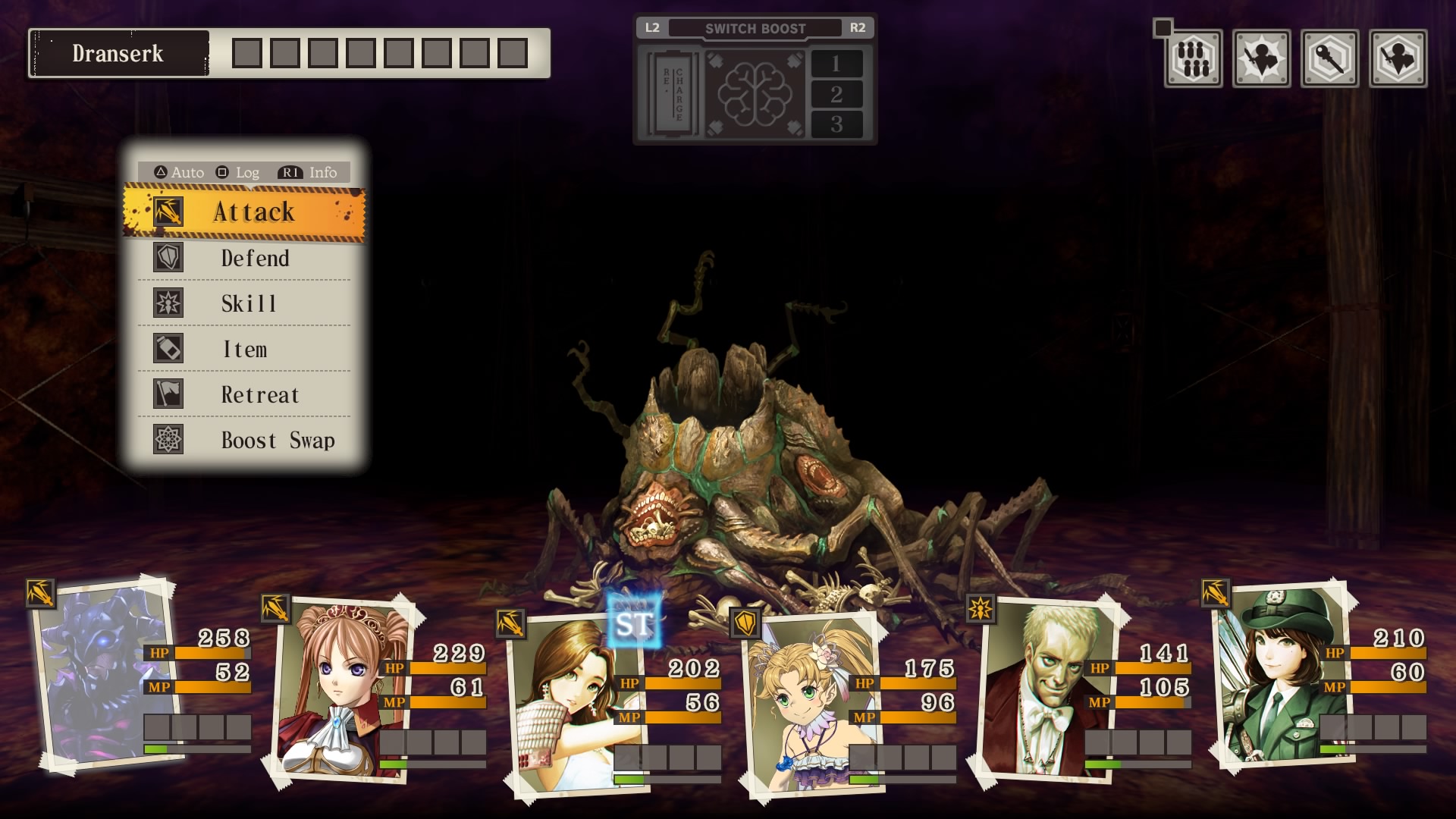Select Switch Boost slot 3

pyautogui.click(x=836, y=124)
